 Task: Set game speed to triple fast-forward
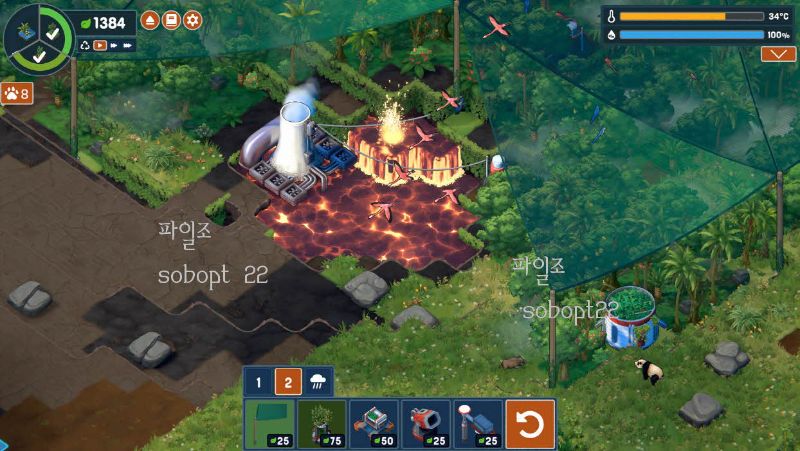129,45
